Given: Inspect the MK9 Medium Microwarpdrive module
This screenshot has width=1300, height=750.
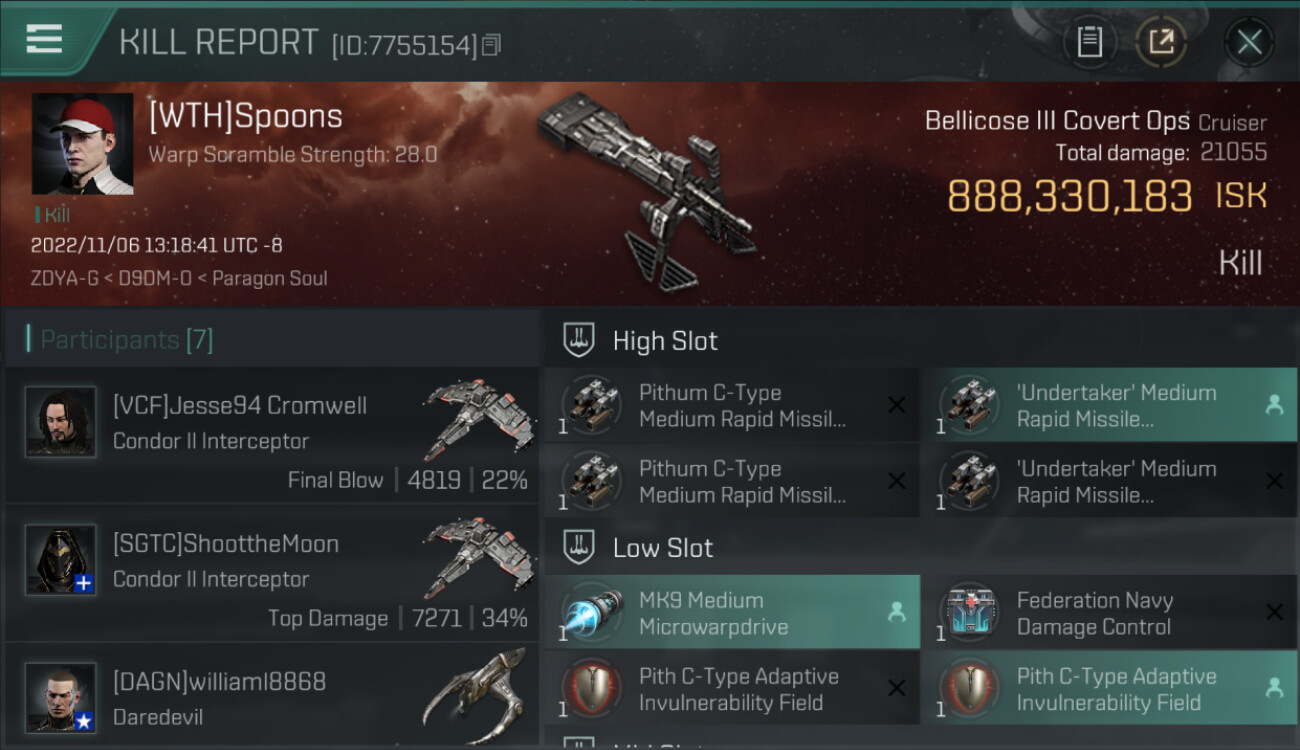Looking at the screenshot, I should point(732,613).
